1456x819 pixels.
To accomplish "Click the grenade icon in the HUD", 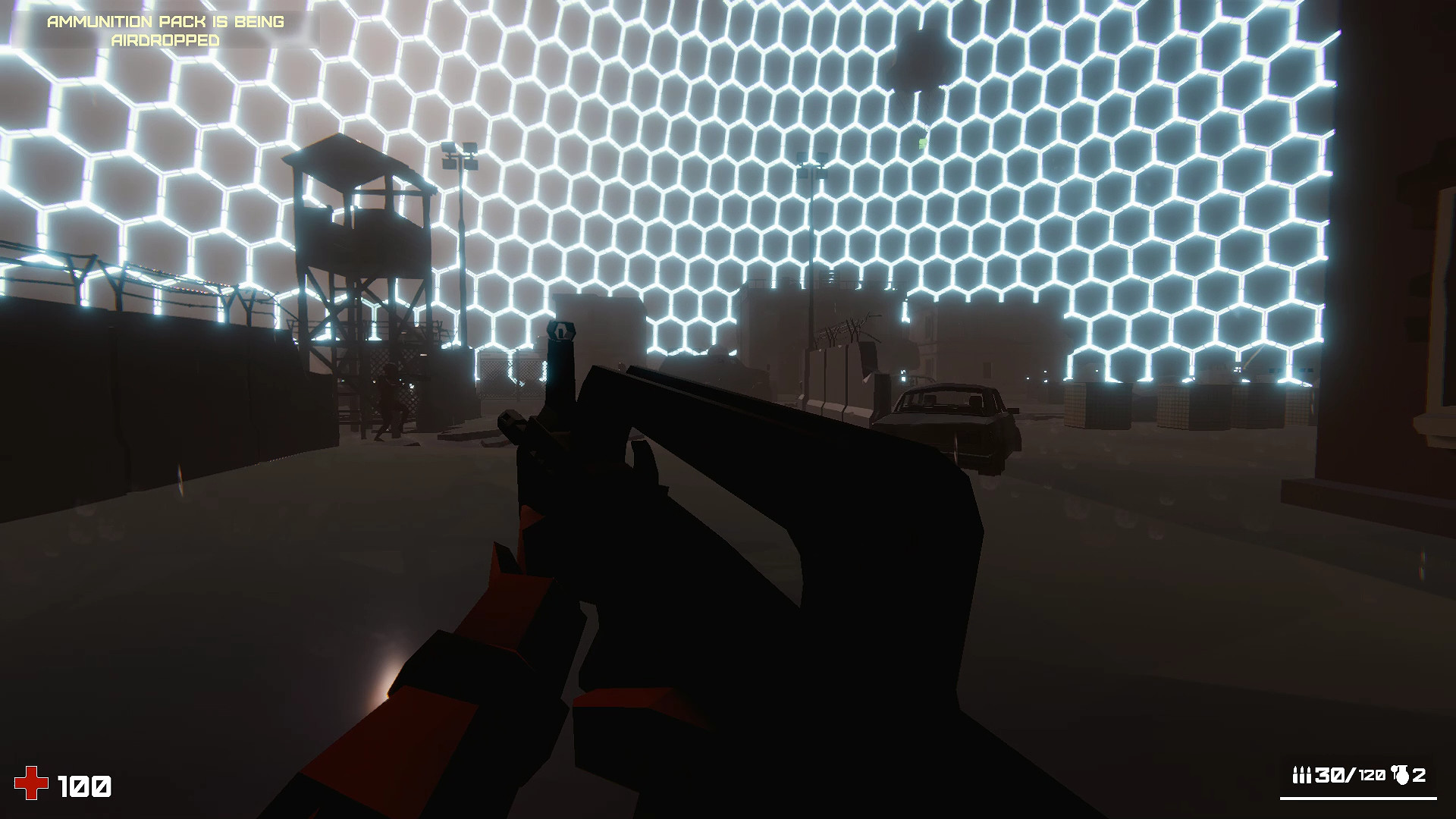I will [x=1399, y=773].
